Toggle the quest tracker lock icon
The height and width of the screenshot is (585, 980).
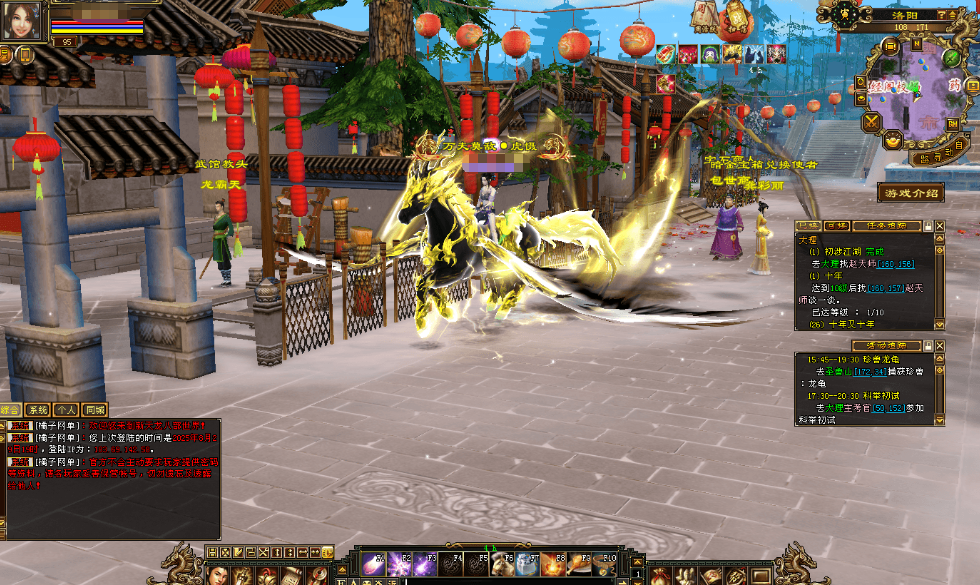pyautogui.click(x=928, y=226)
